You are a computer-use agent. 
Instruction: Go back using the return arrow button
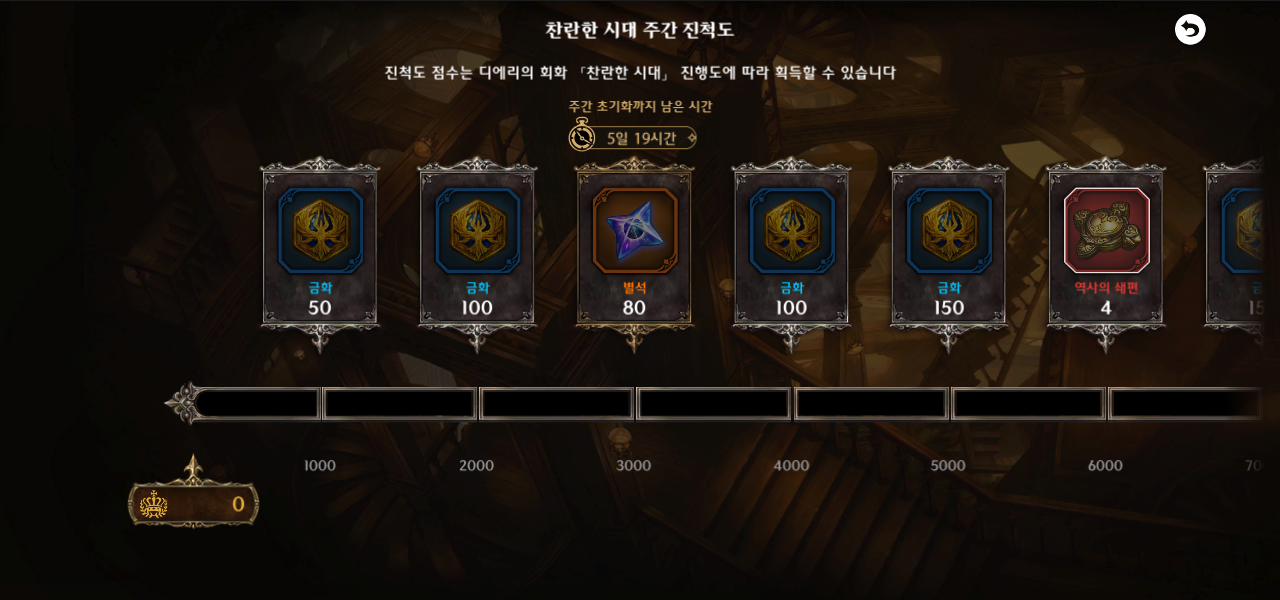pyautogui.click(x=1190, y=30)
